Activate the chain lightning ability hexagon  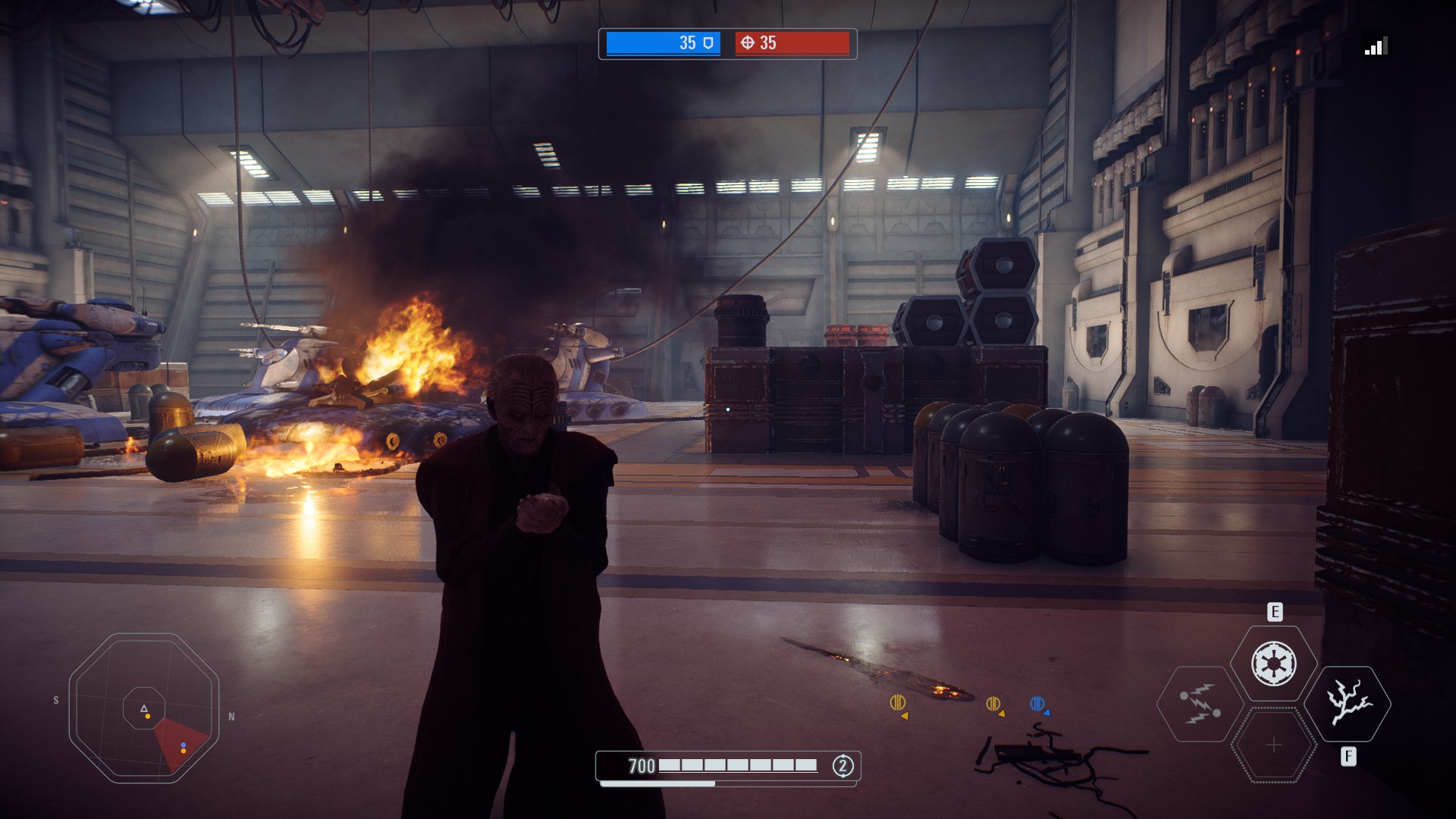coord(1199,704)
